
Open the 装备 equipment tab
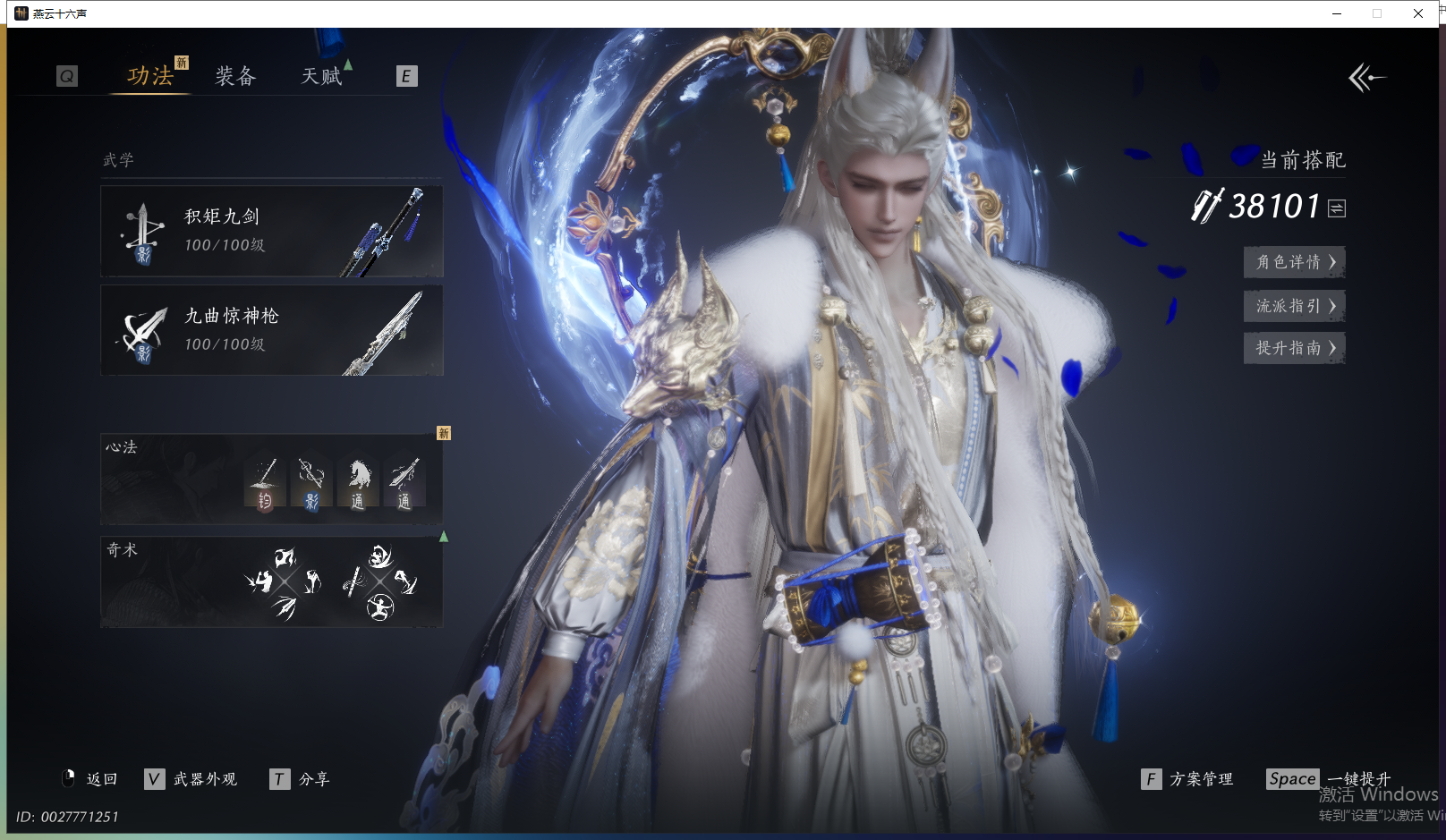235,76
